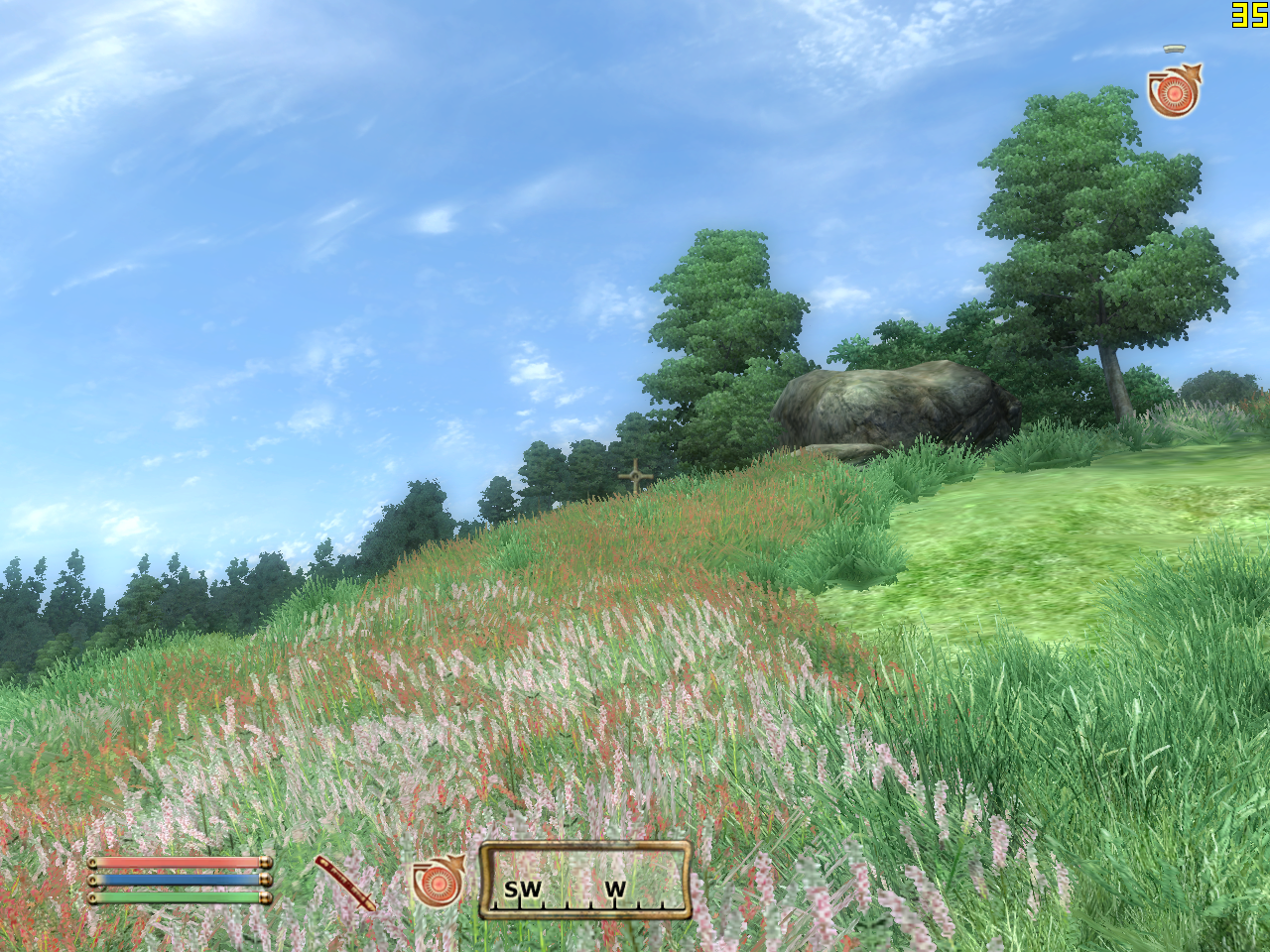Open the active spell effect icon under the FPS counter
Viewport: 1270px width, 952px height.
(x=1174, y=91)
